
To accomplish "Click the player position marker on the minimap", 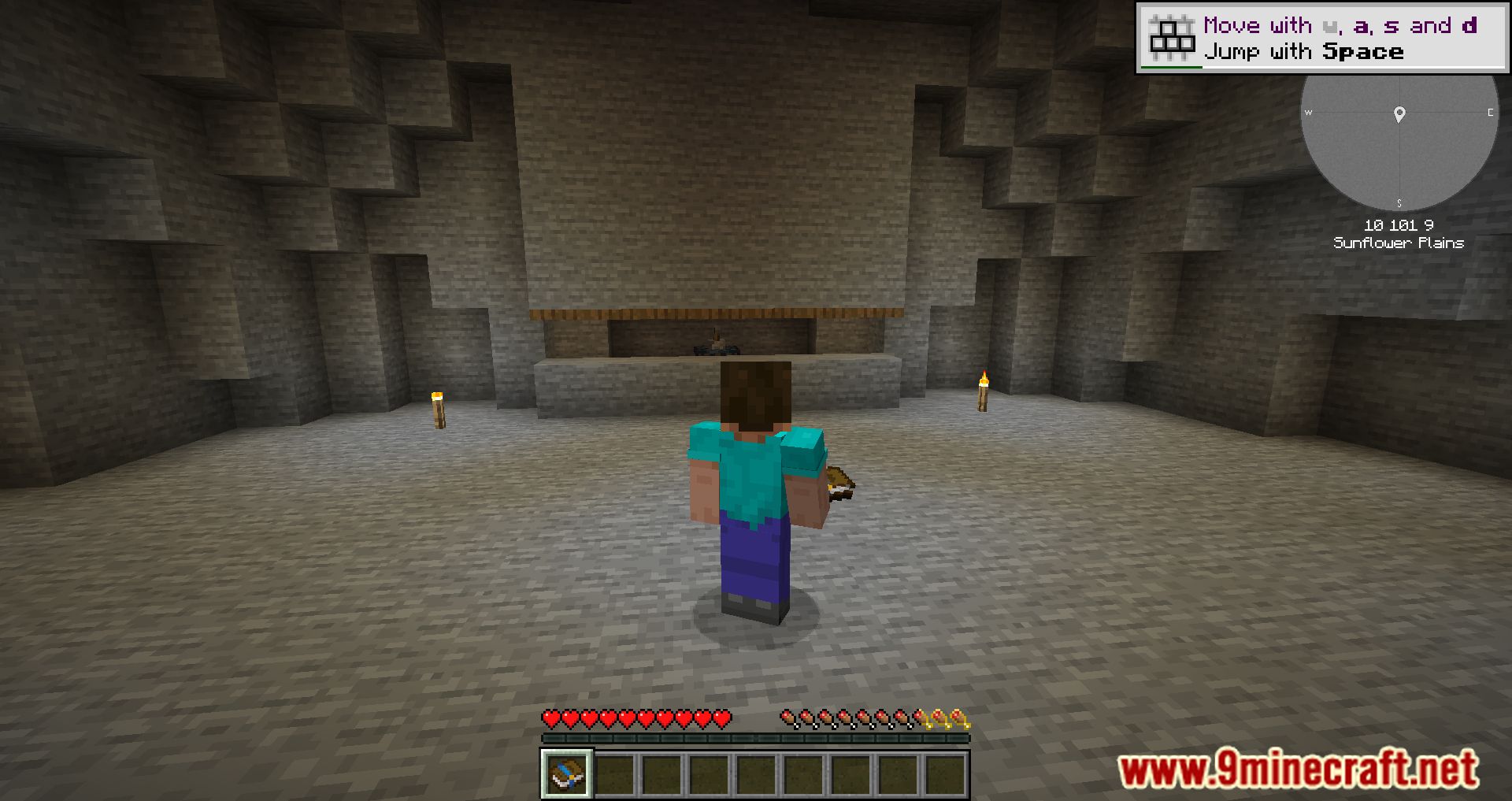I will [1399, 114].
